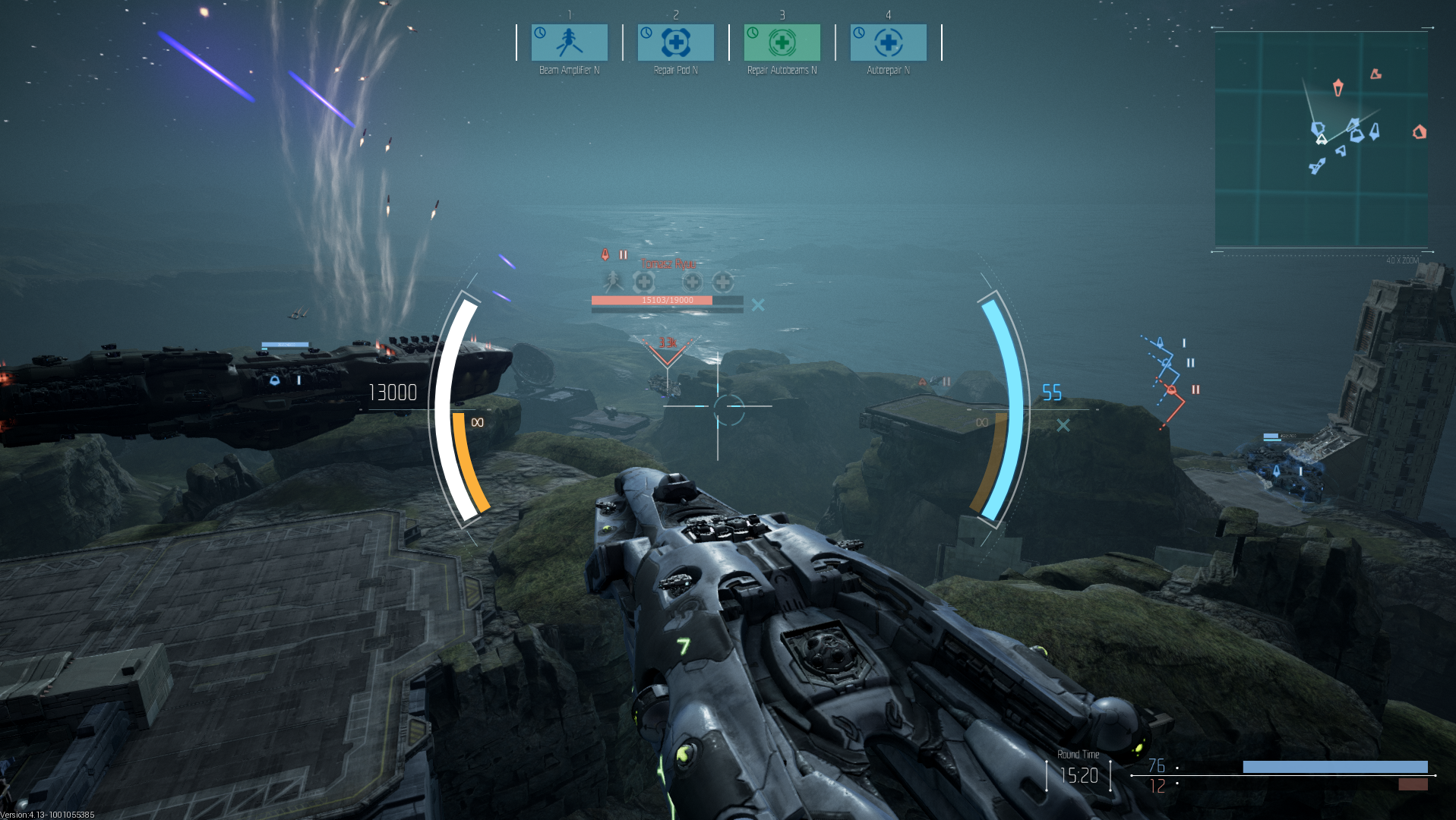Use the Autorepair ability
The height and width of the screenshot is (820, 1456).
tap(888, 43)
